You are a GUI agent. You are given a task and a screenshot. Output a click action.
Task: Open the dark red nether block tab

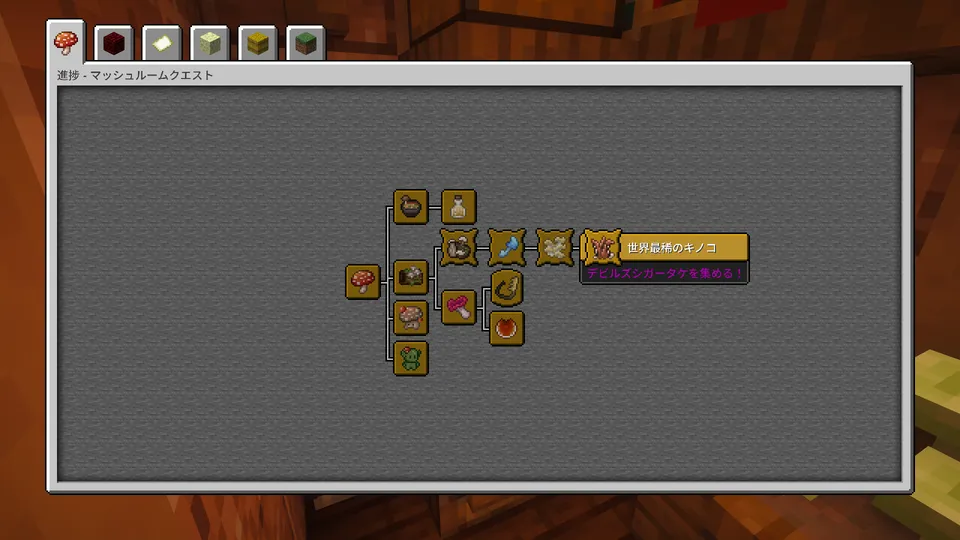pos(113,45)
